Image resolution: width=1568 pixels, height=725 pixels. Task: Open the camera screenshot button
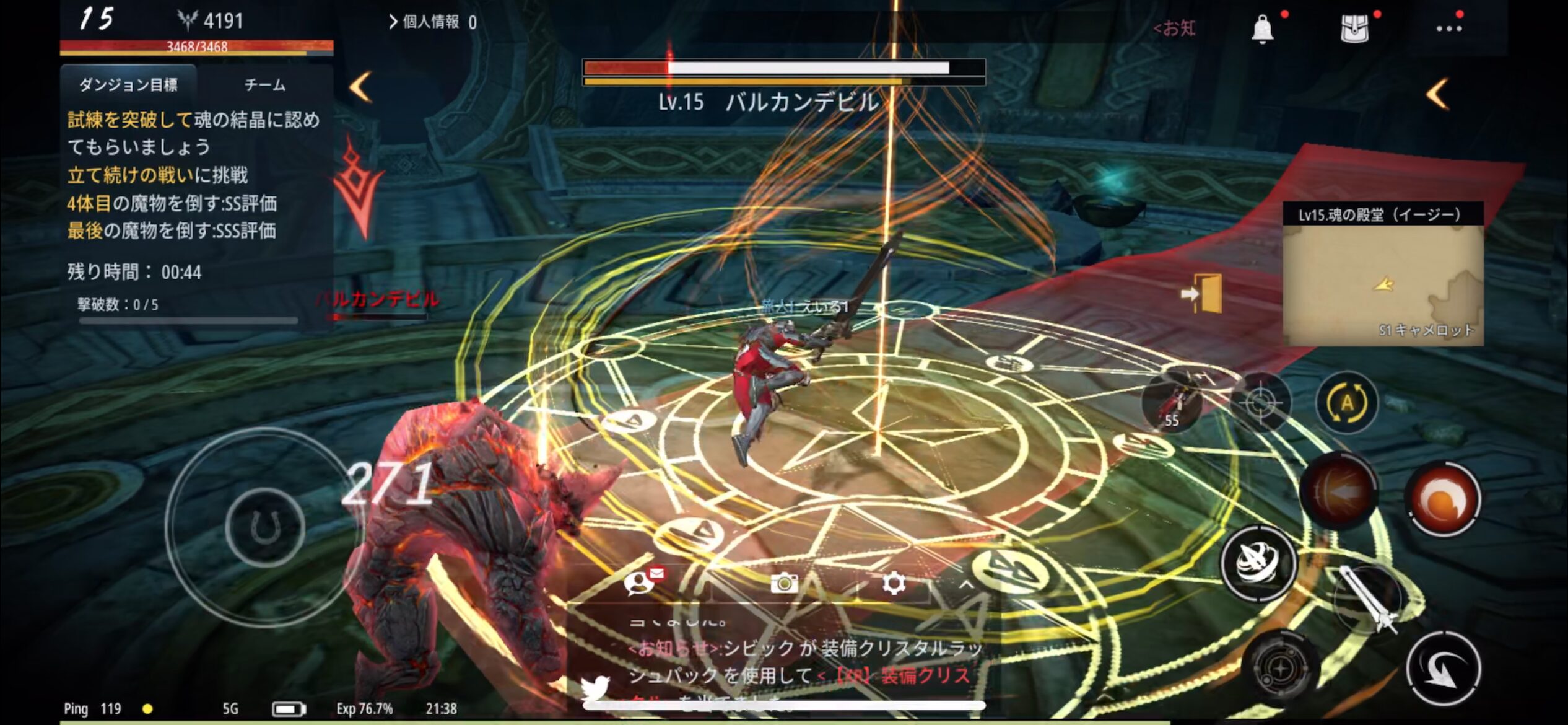(x=783, y=583)
